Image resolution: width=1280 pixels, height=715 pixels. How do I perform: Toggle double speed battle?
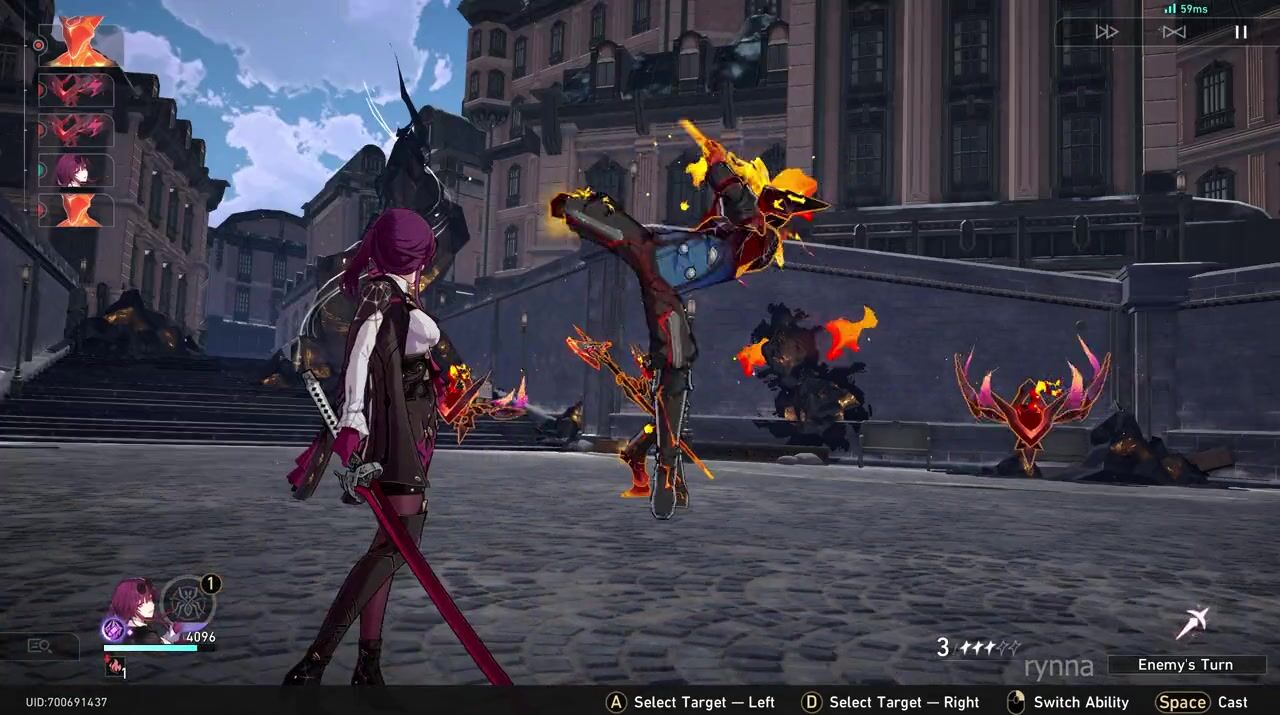coord(1106,32)
